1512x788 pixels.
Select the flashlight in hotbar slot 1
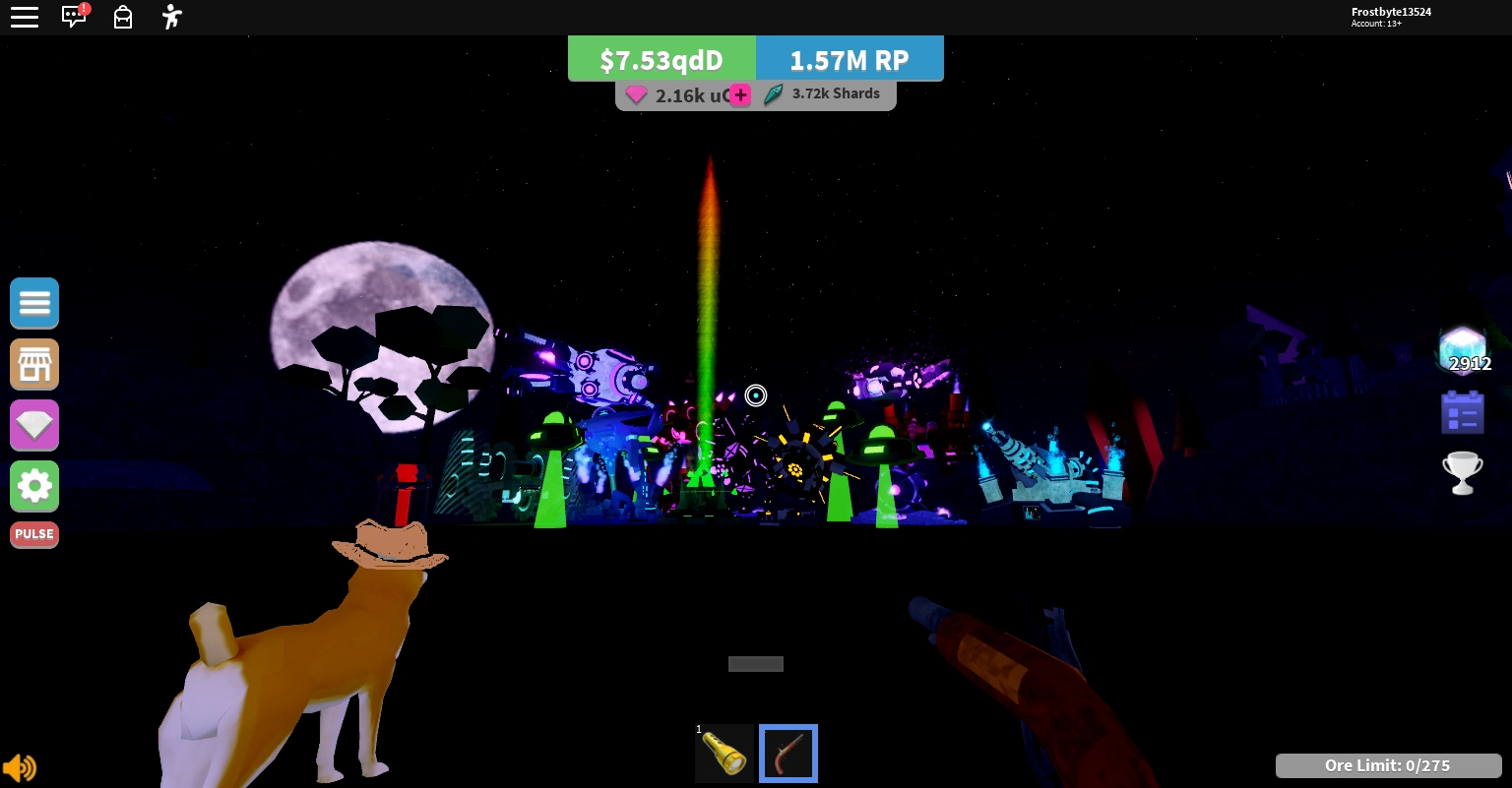[x=724, y=754]
